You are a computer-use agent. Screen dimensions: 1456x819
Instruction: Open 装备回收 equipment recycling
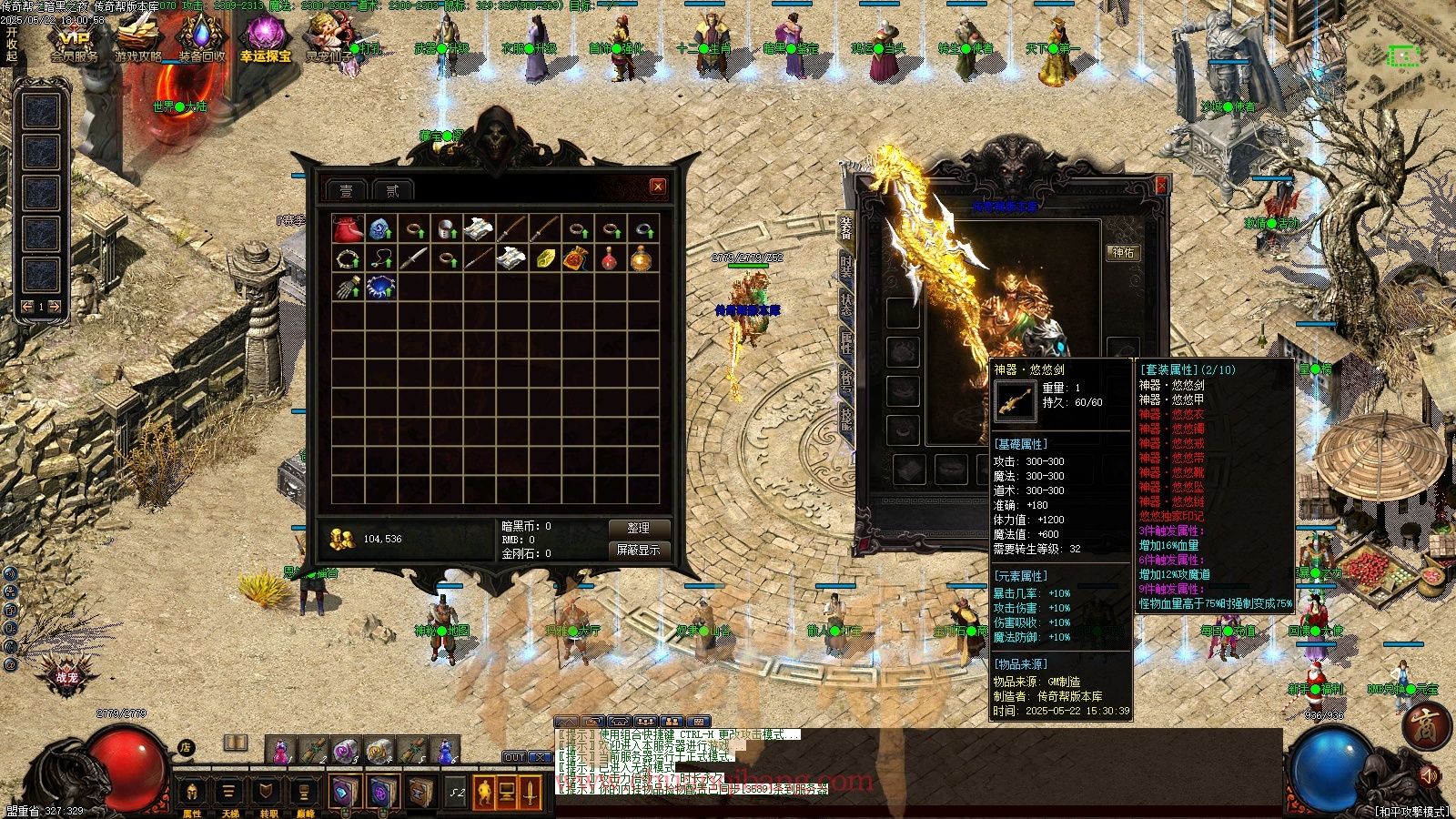point(201,41)
